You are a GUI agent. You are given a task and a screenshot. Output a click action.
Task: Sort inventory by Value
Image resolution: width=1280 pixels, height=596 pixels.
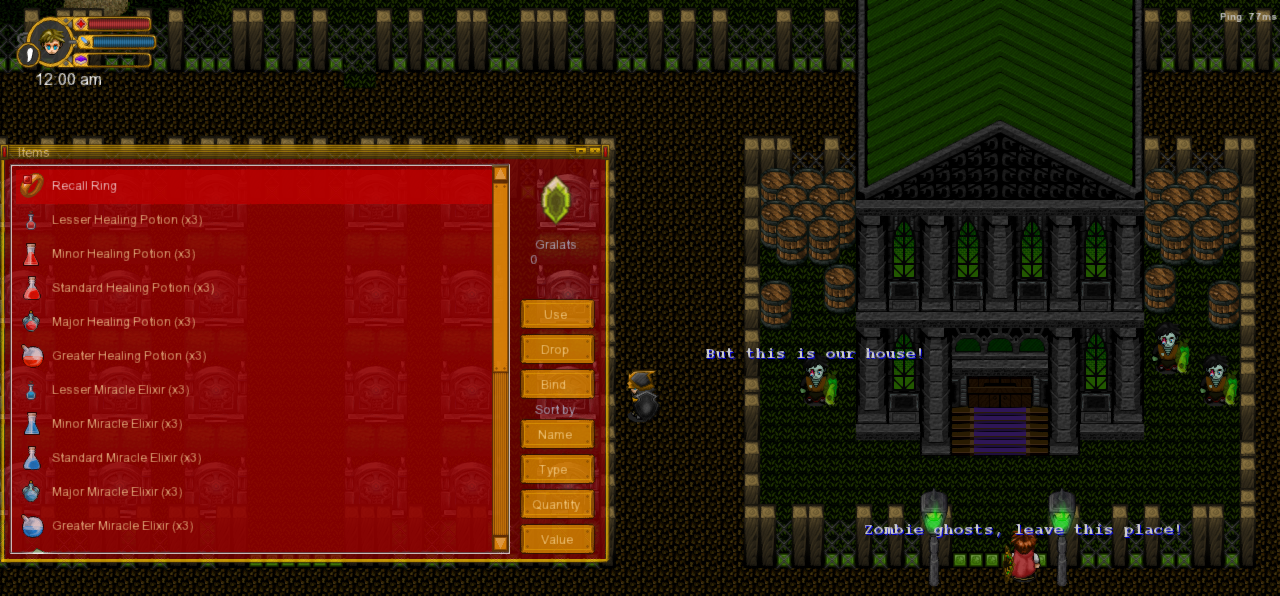(556, 540)
